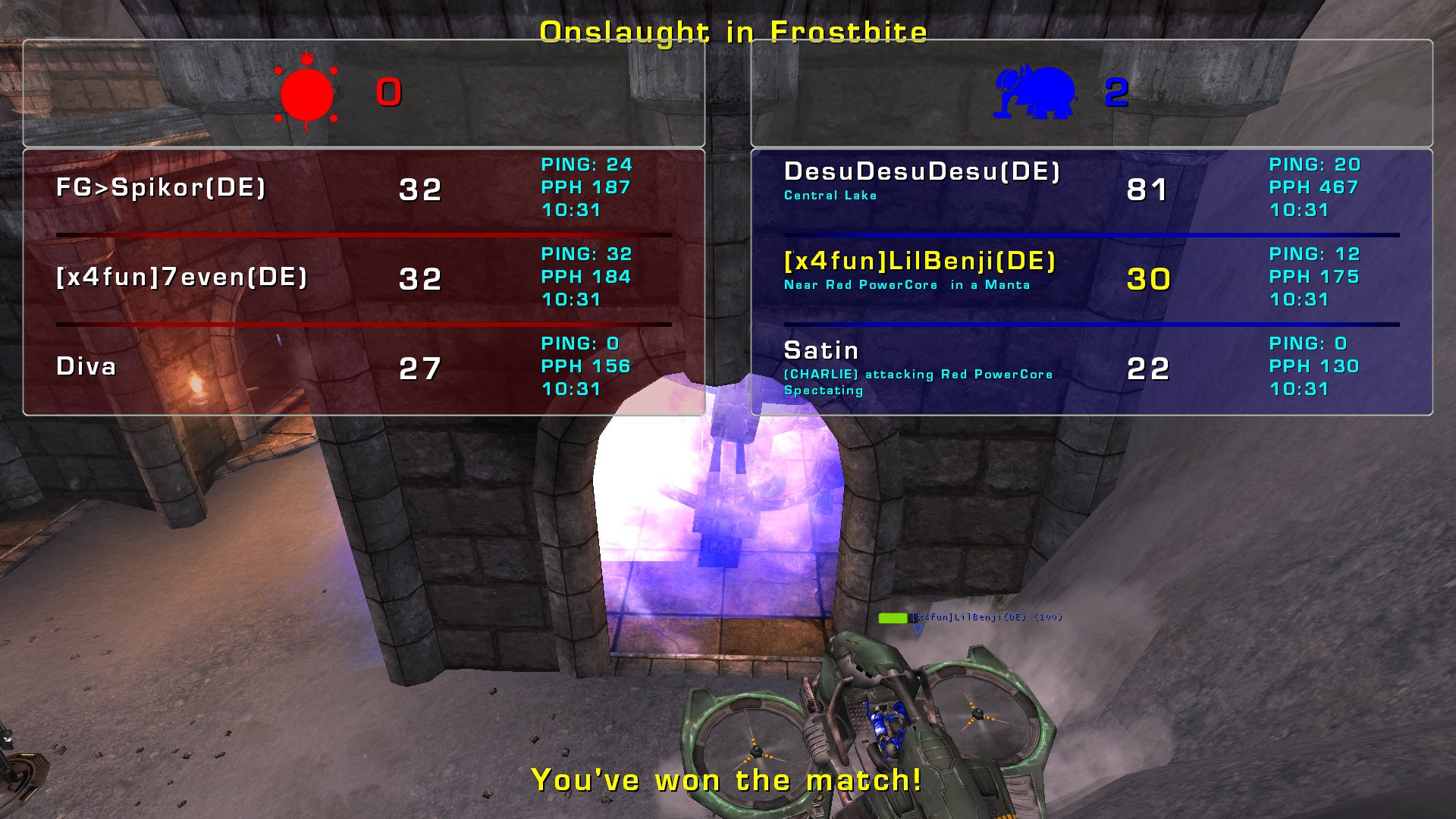Select Satin in the blue team list
The image size is (1456, 819).
[x=821, y=351]
